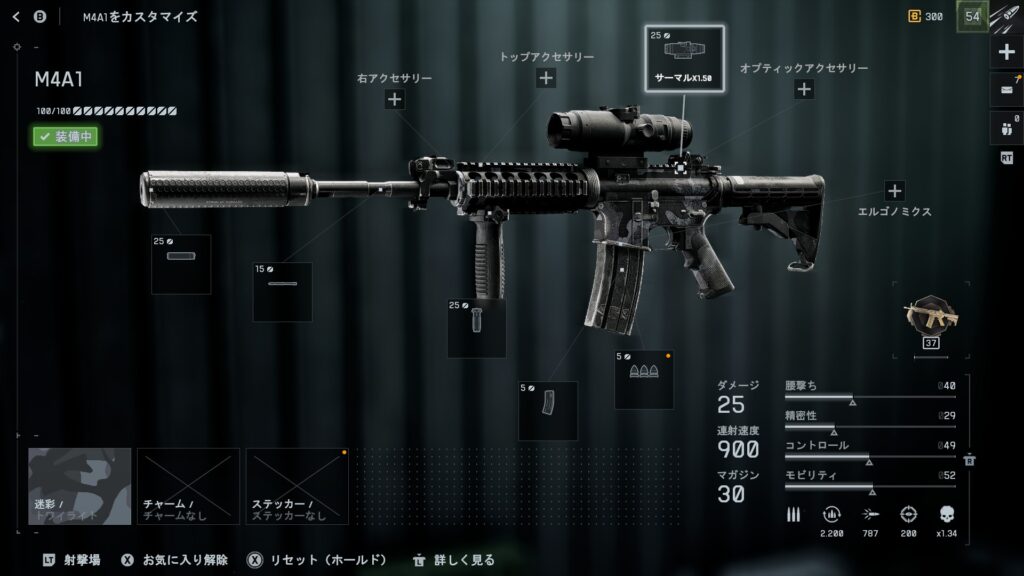Open the vertical foregrip slot
This screenshot has width=1024, height=576.
[476, 327]
